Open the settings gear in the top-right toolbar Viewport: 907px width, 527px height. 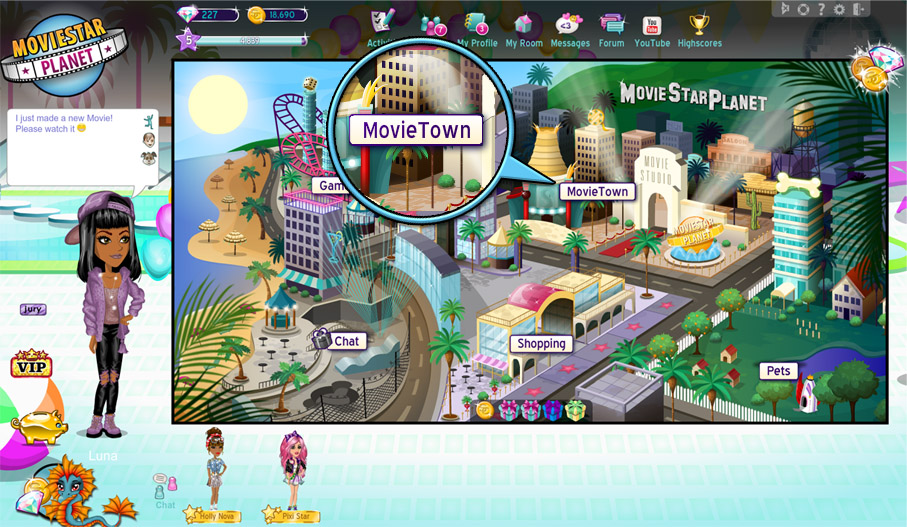(838, 9)
